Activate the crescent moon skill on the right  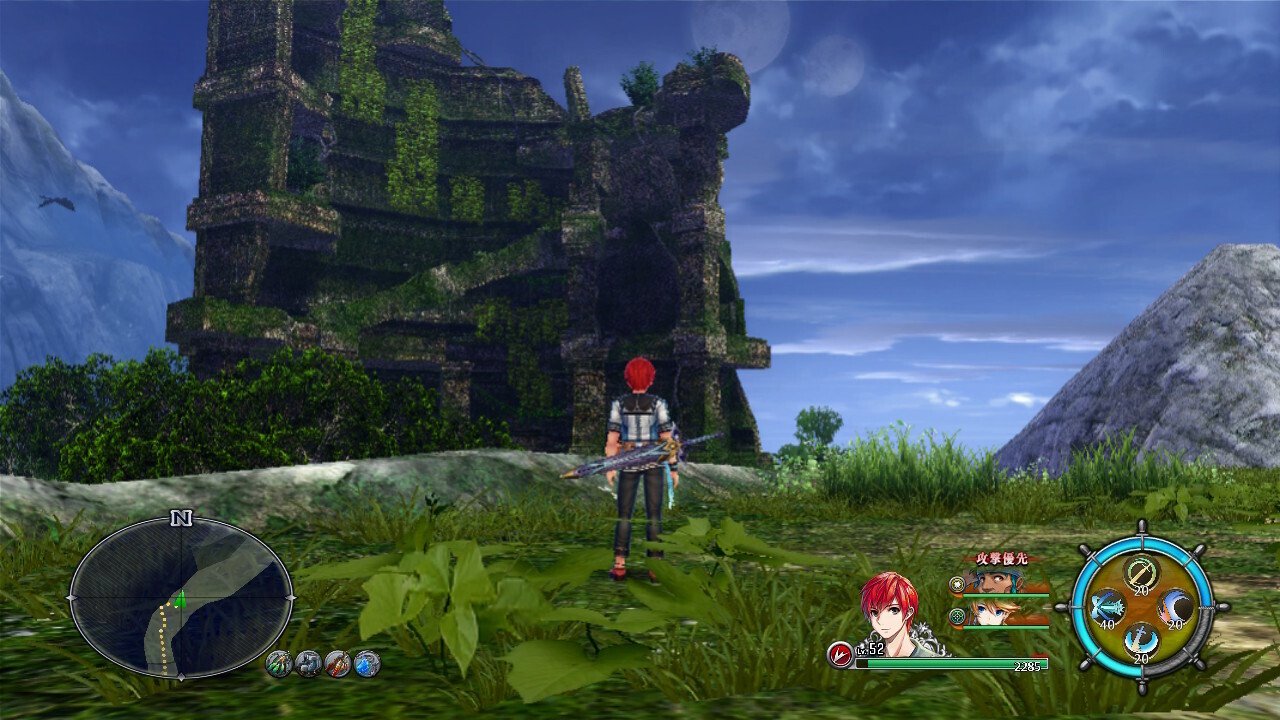(x=1175, y=607)
